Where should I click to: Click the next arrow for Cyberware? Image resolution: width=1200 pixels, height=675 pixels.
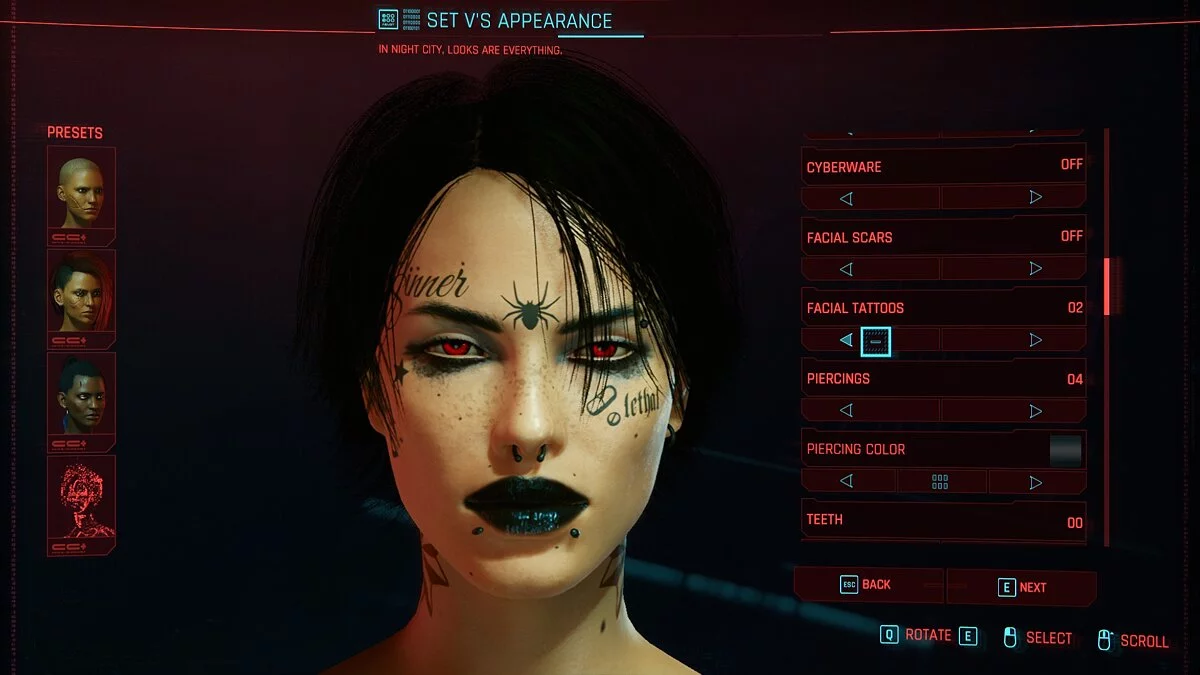click(1035, 198)
